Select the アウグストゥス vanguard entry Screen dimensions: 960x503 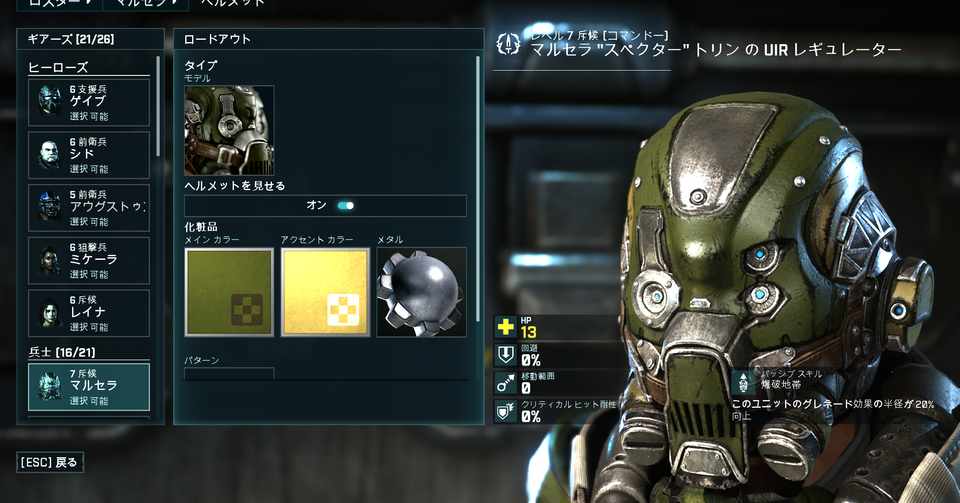coord(88,208)
